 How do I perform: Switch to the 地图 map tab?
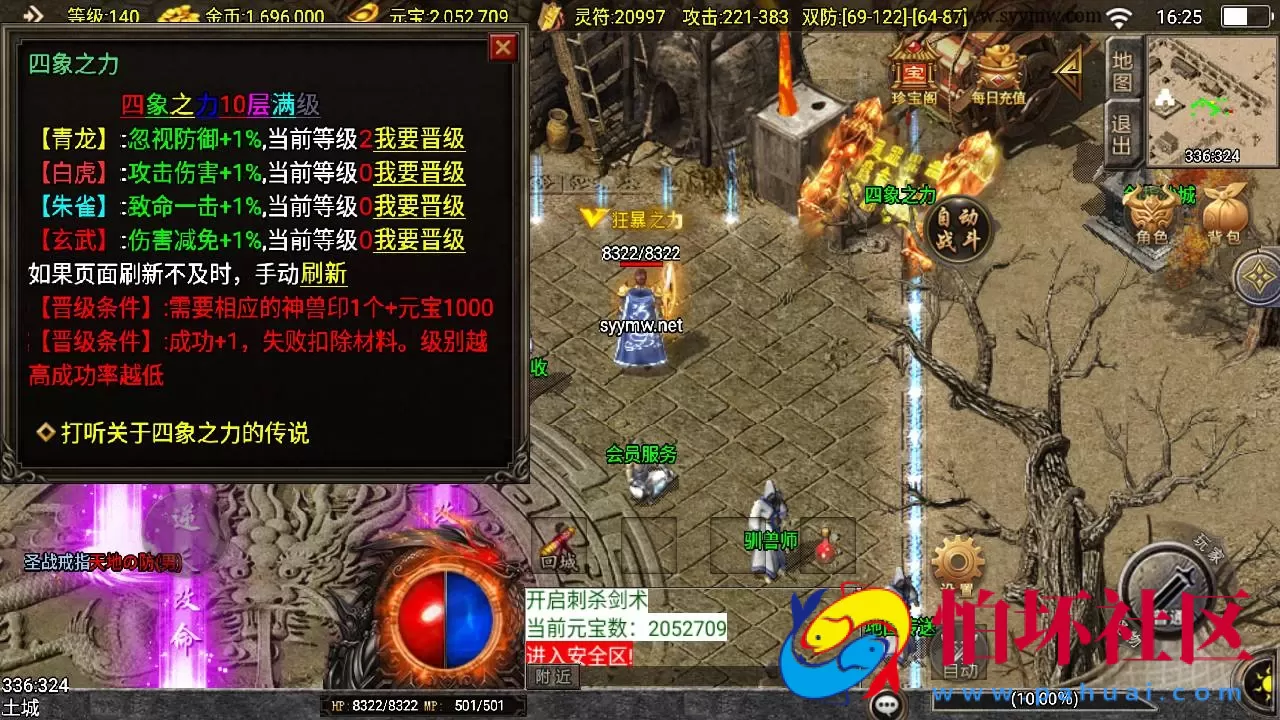point(1122,73)
